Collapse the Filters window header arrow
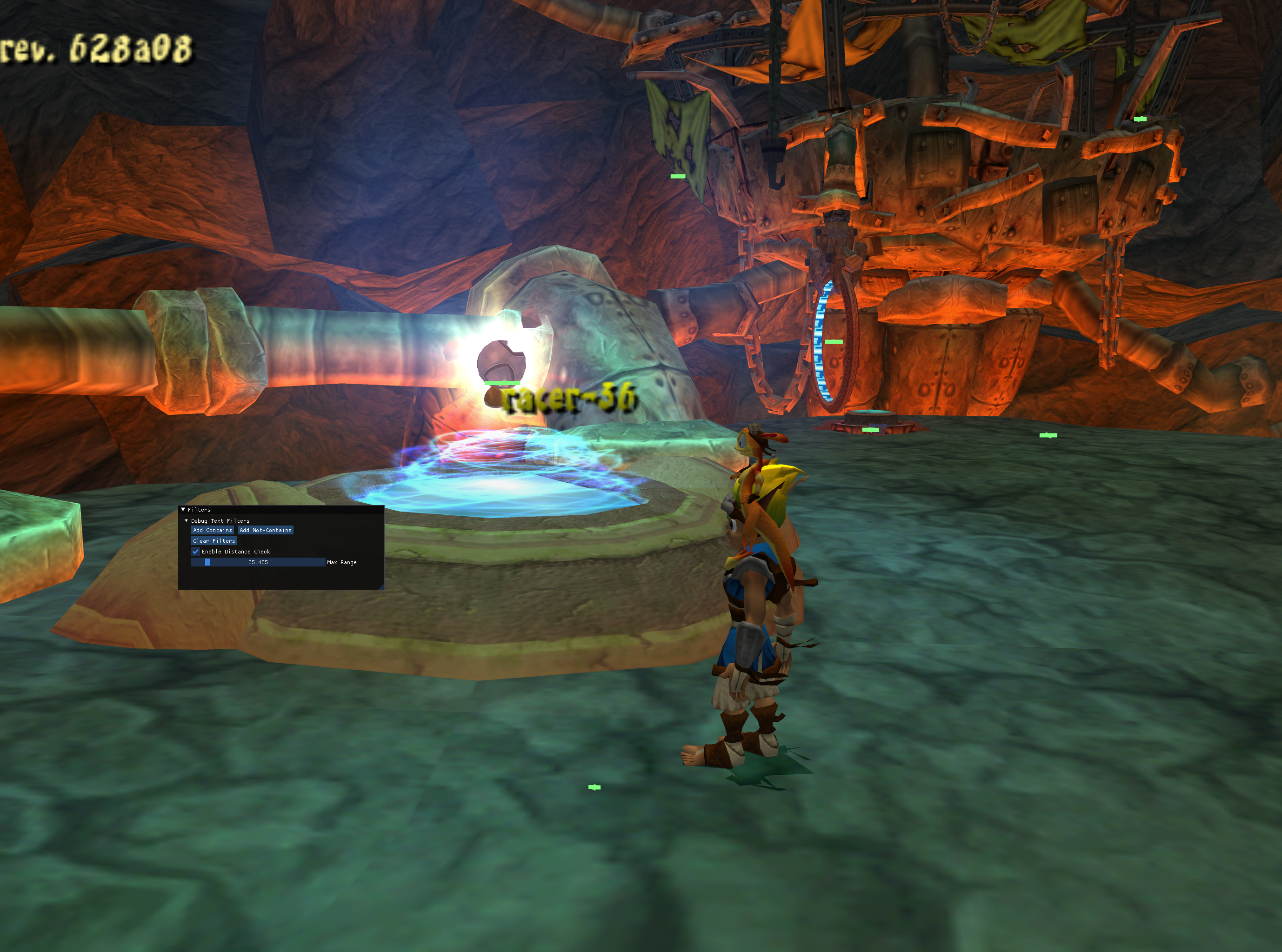1282x952 pixels. click(183, 509)
